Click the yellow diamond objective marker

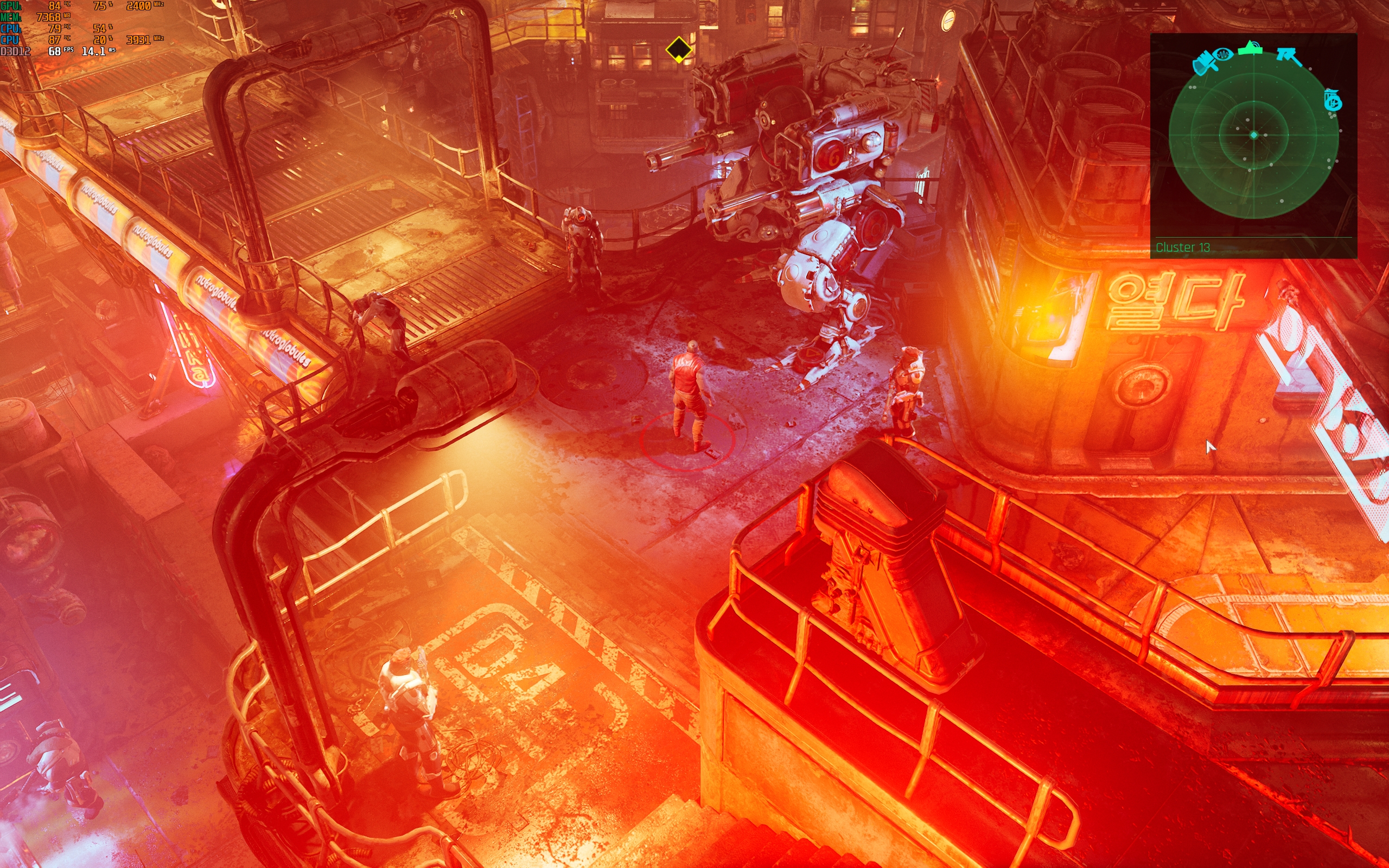(x=678, y=50)
